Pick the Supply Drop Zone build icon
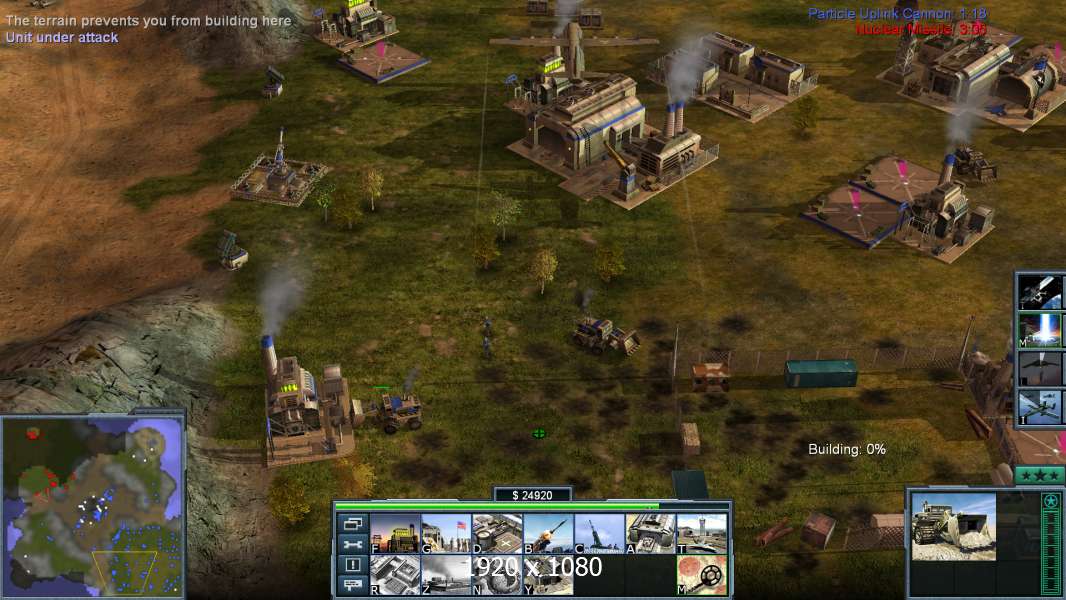 point(446,575)
